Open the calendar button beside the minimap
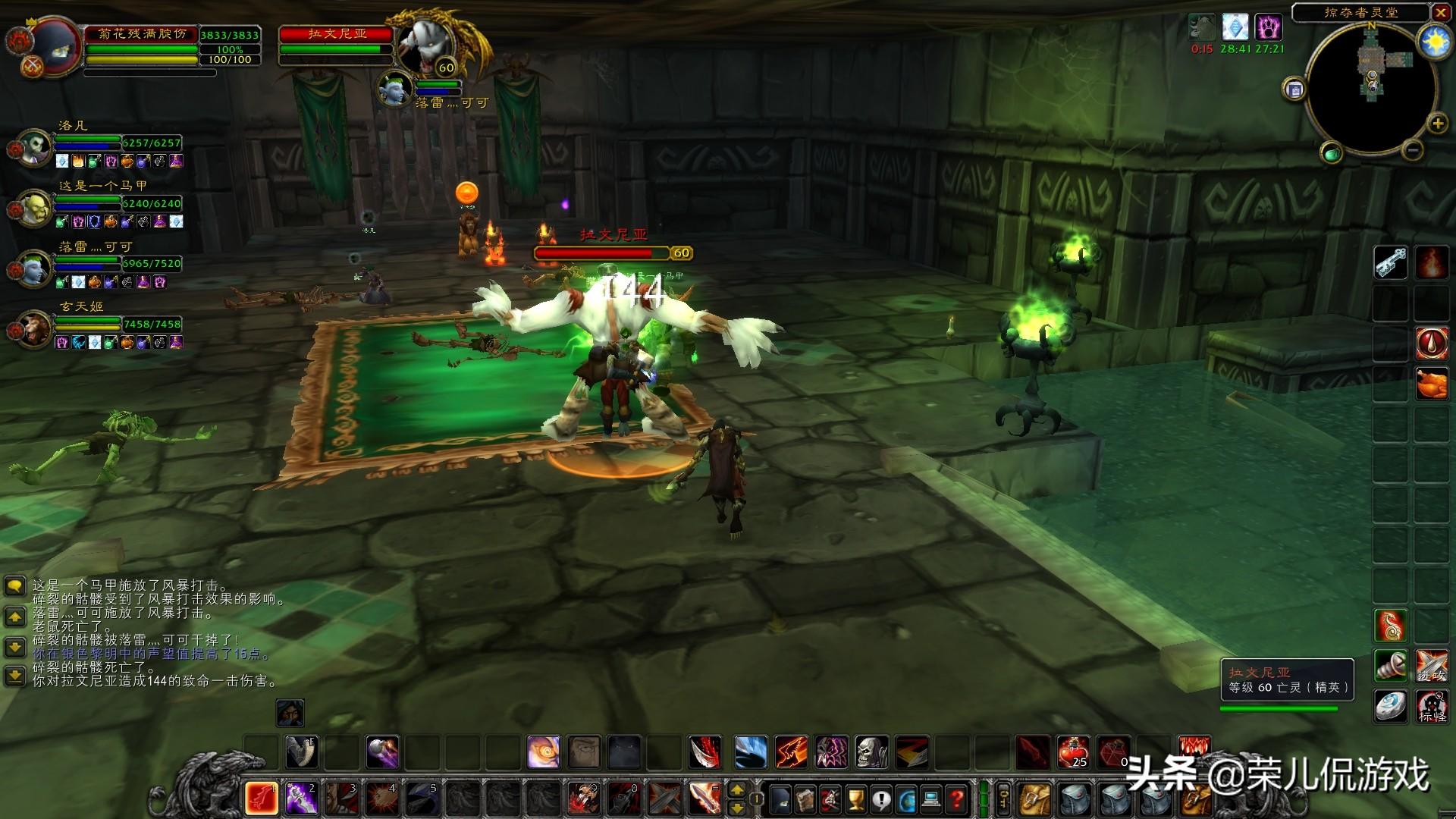Image resolution: width=1456 pixels, height=819 pixels. (x=1294, y=89)
